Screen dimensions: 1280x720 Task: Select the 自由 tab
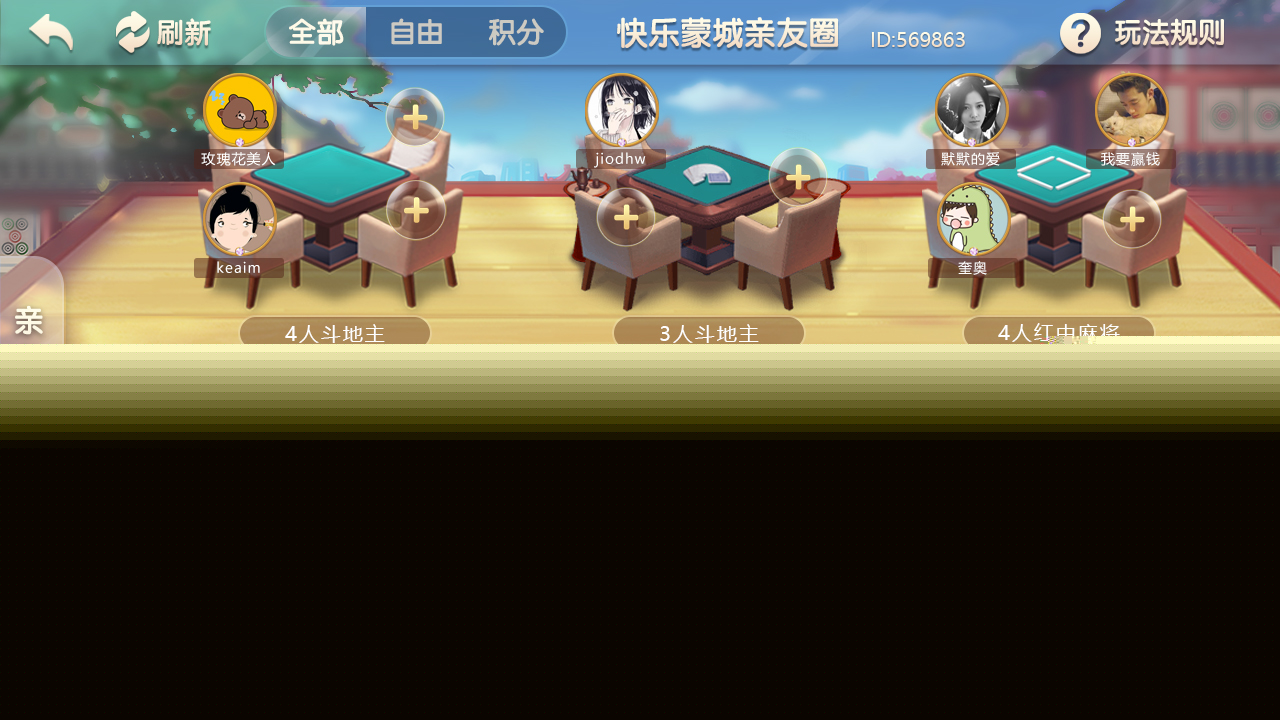415,32
